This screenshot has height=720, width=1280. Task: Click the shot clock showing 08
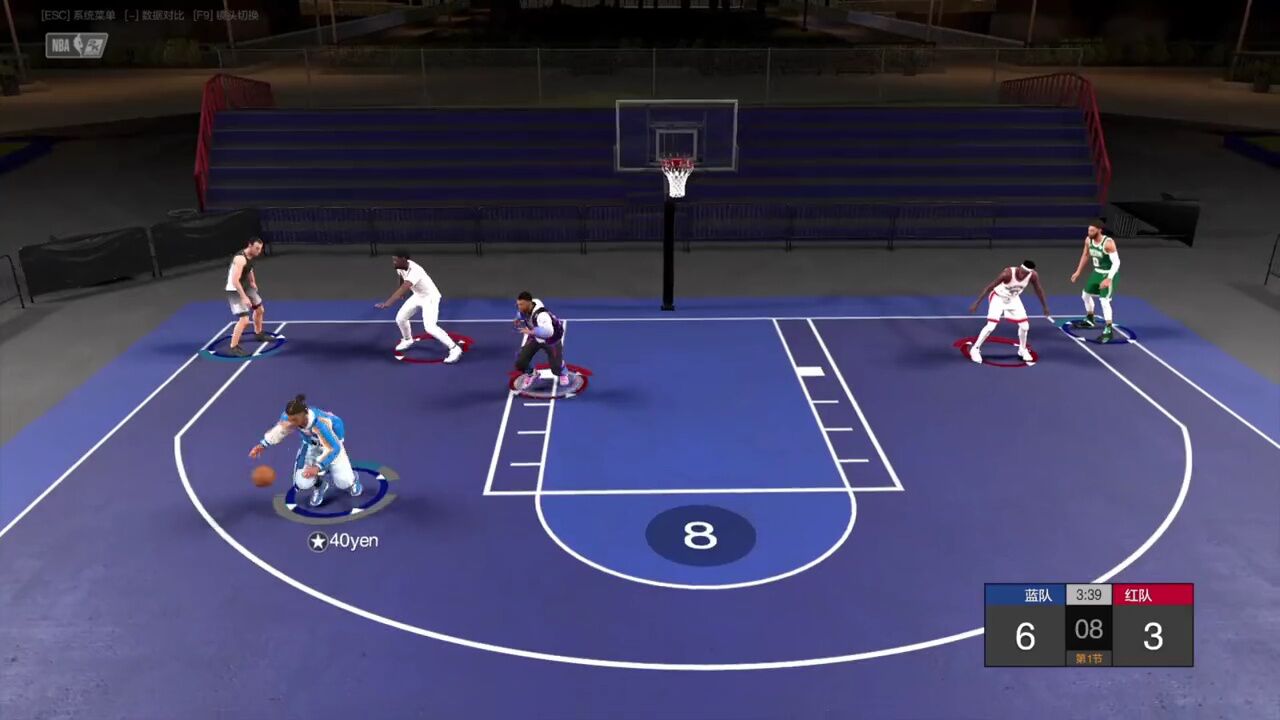point(1088,630)
